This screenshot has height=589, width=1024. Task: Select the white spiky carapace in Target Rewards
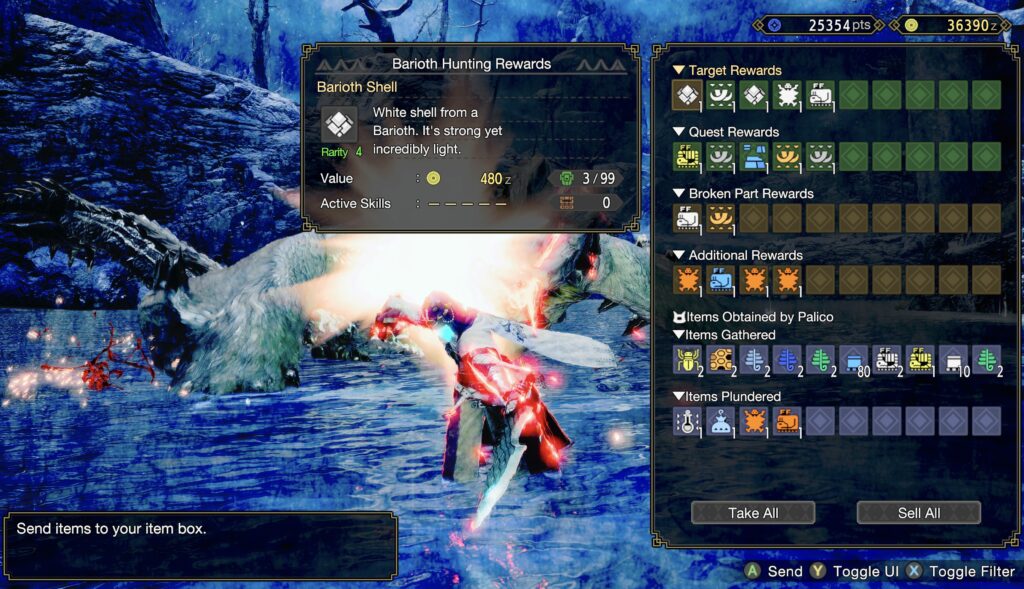pos(788,95)
